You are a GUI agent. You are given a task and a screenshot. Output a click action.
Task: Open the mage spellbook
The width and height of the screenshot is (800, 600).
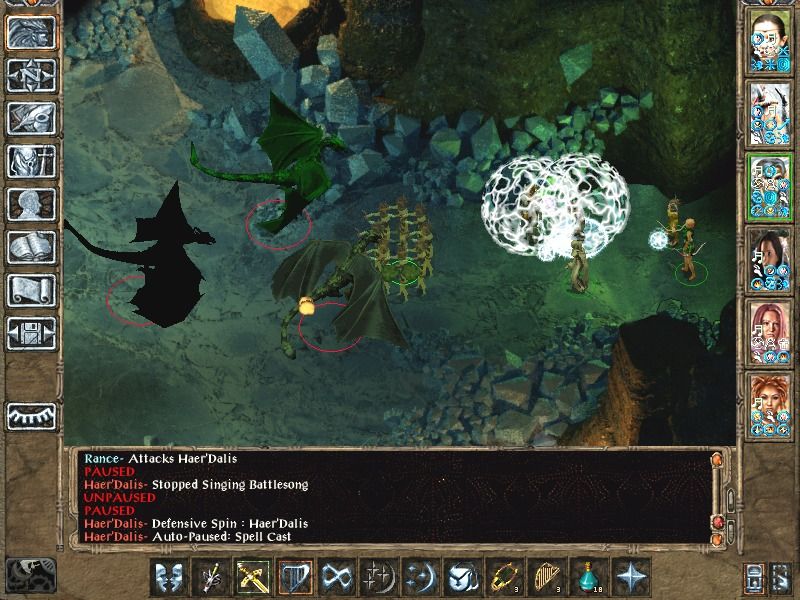tap(31, 247)
